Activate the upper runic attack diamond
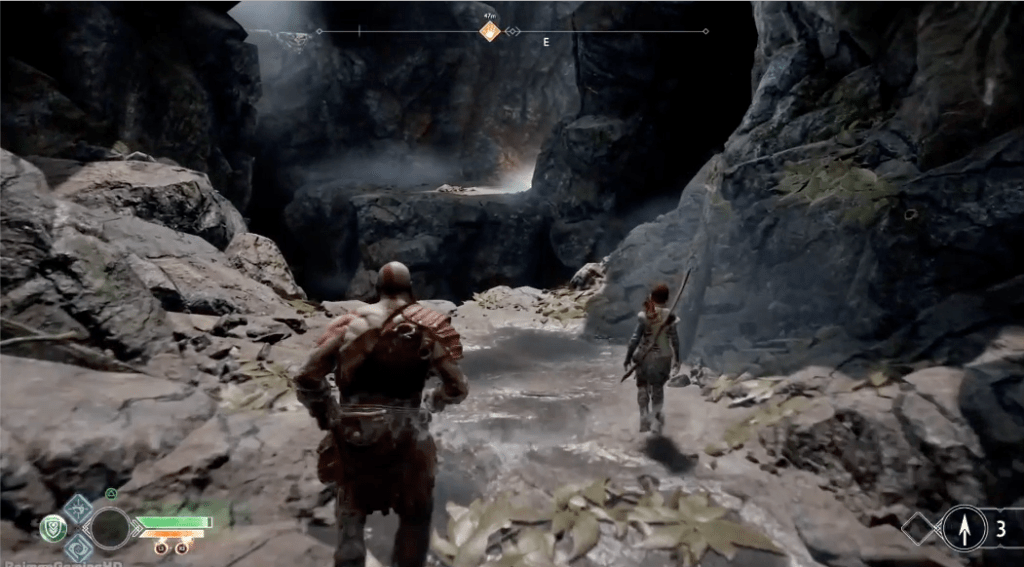This screenshot has width=1024, height=567. click(78, 507)
